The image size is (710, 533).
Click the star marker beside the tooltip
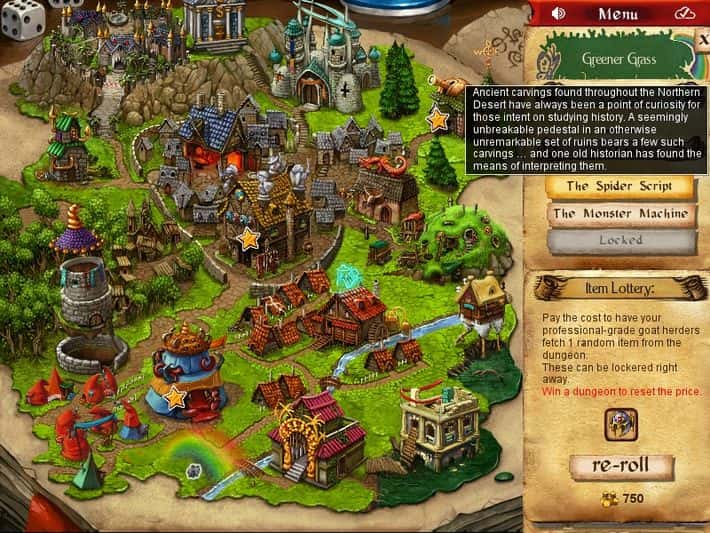[437, 120]
